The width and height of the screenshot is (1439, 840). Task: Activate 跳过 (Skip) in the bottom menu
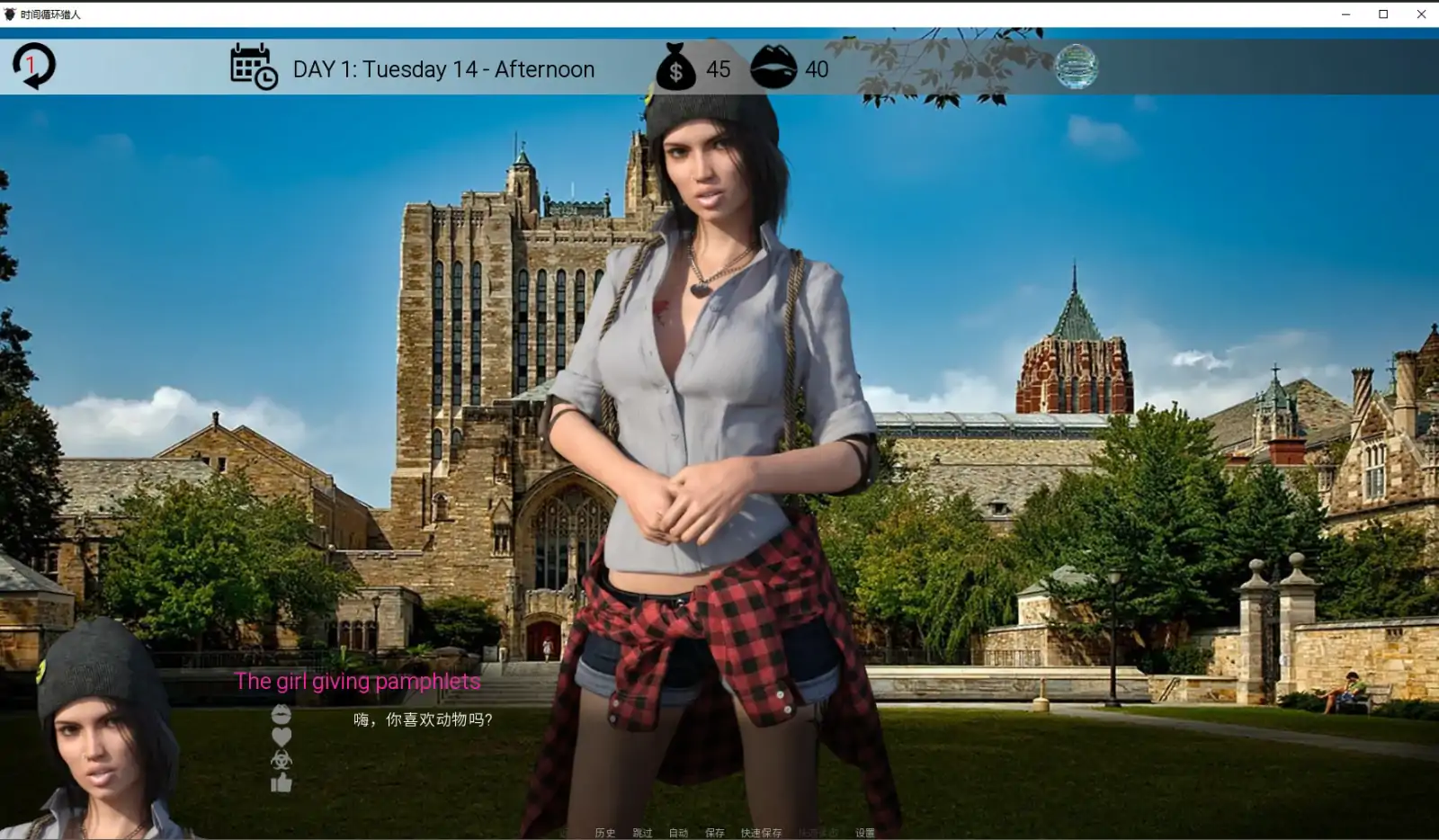tap(642, 833)
